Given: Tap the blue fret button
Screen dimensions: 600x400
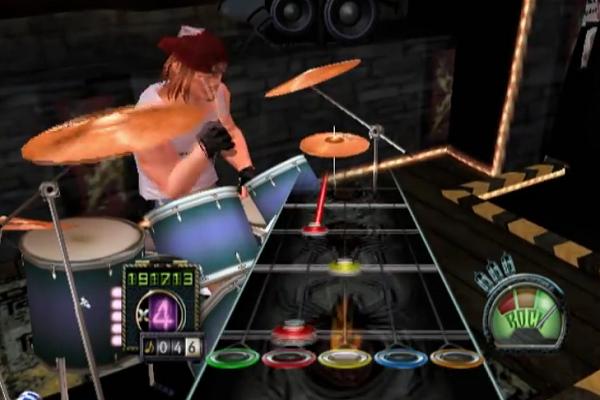Looking at the screenshot, I should pos(401,356).
